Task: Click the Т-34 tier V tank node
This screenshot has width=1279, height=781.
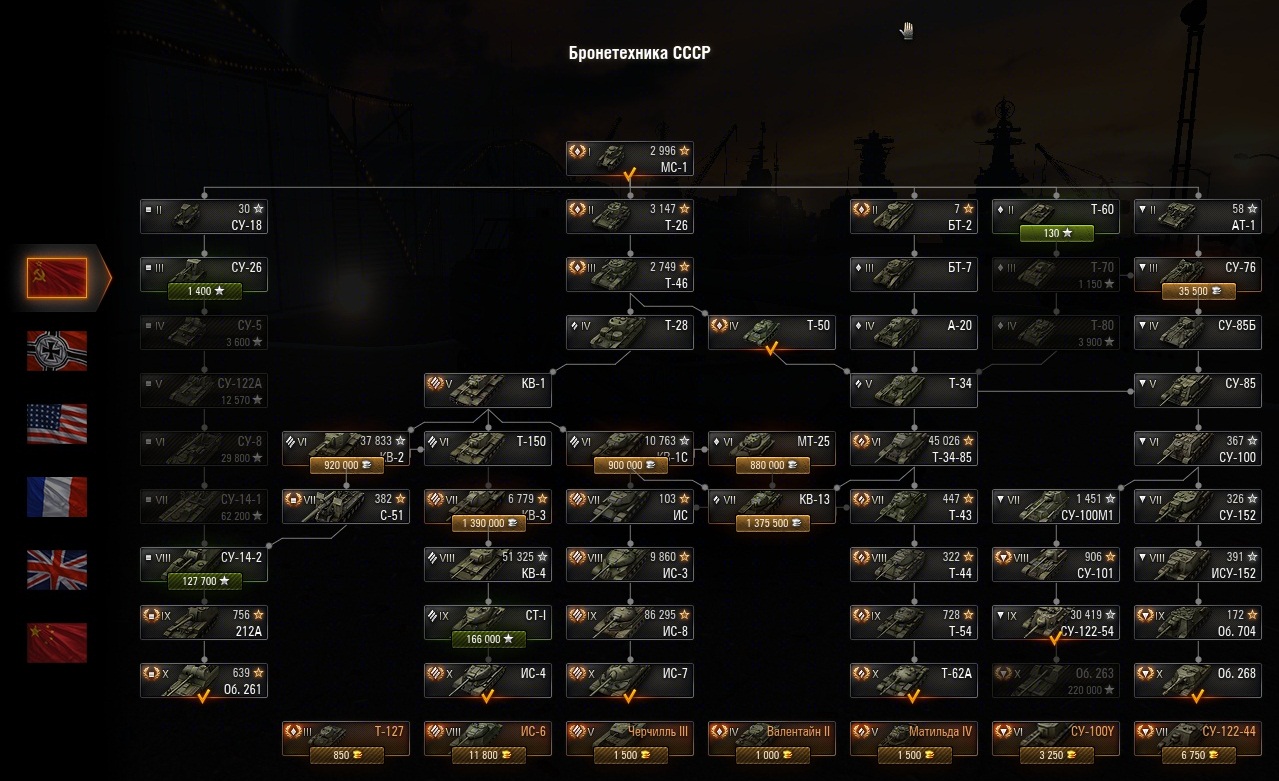Action: 913,391
